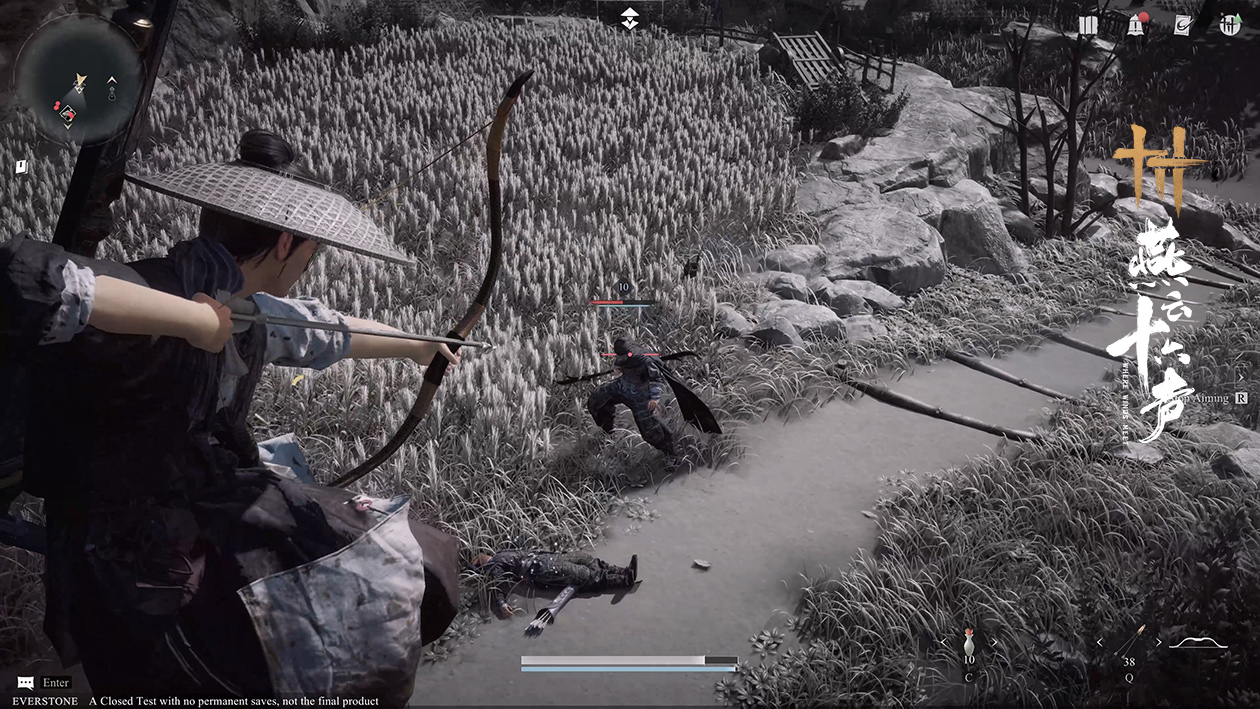Image resolution: width=1260 pixels, height=709 pixels.
Task: Cycle to the next consumable item
Action: [x=994, y=642]
